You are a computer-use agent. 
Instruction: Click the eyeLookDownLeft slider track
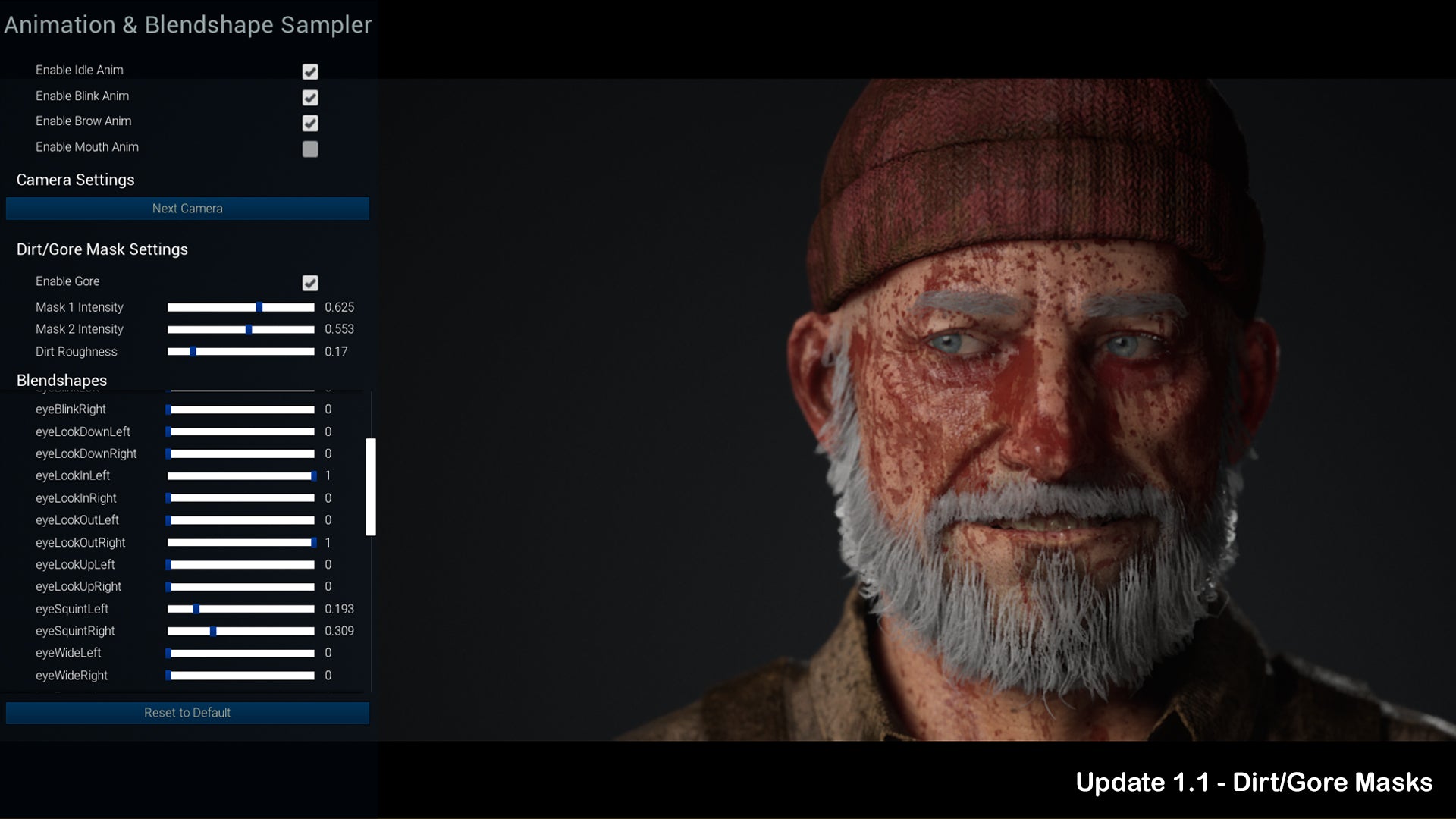coord(241,431)
